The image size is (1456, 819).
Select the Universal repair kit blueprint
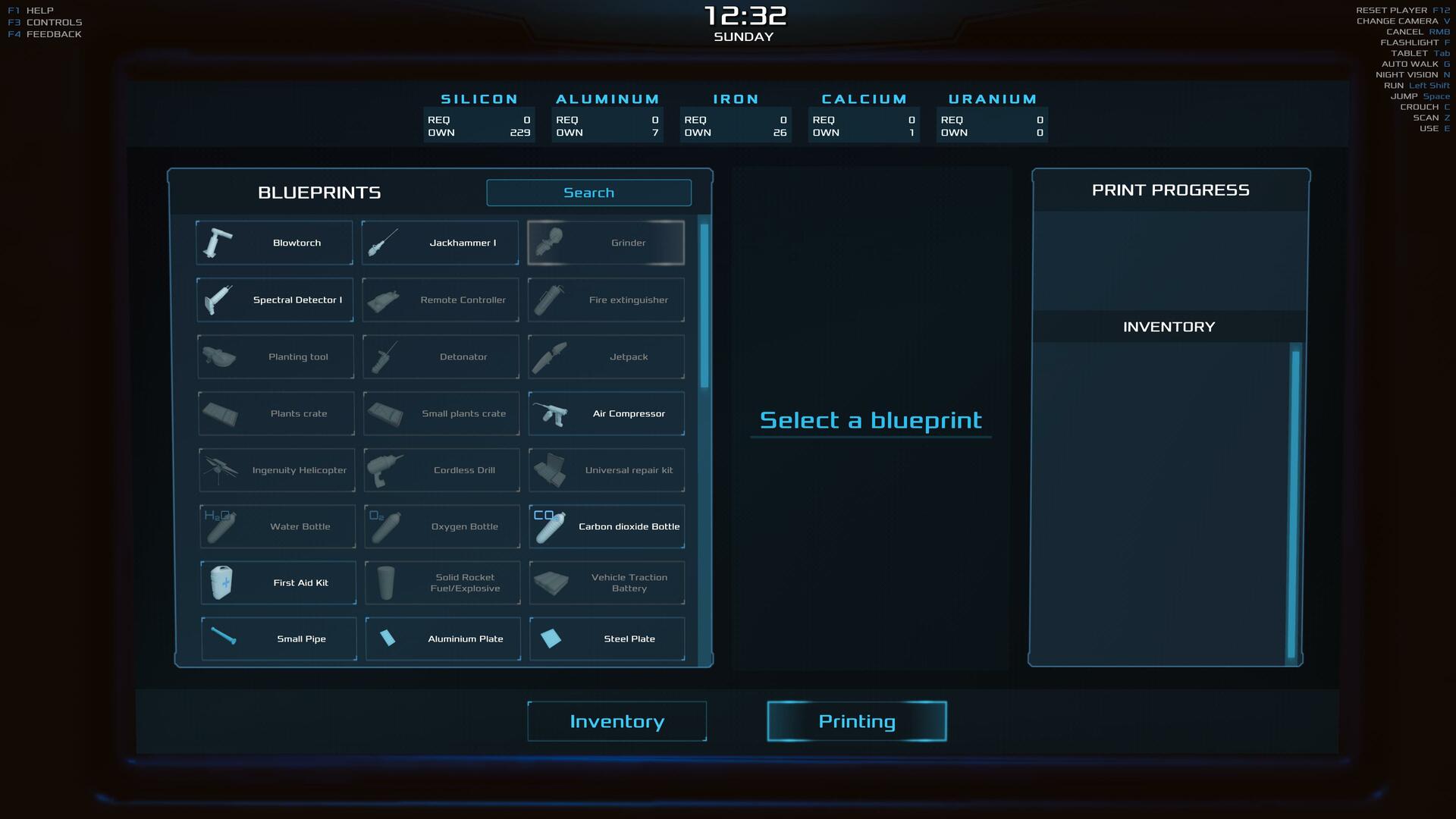[x=607, y=470]
